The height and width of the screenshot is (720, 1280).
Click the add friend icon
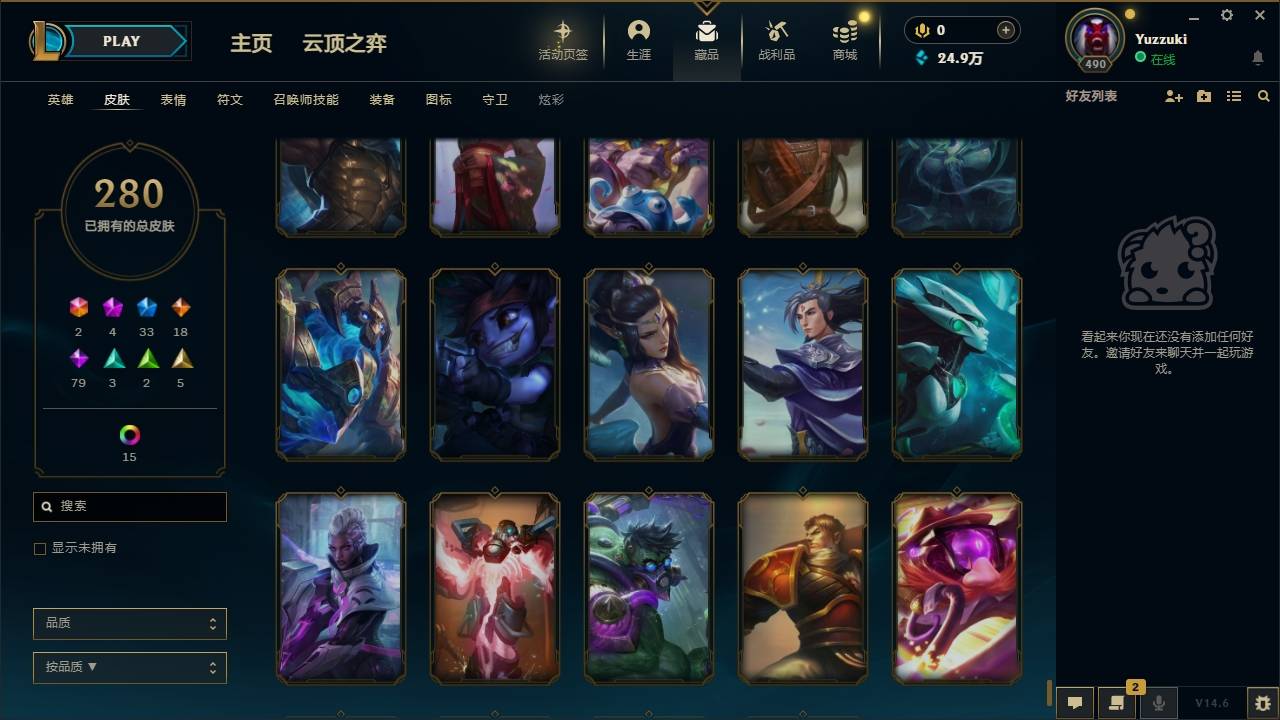click(1174, 96)
